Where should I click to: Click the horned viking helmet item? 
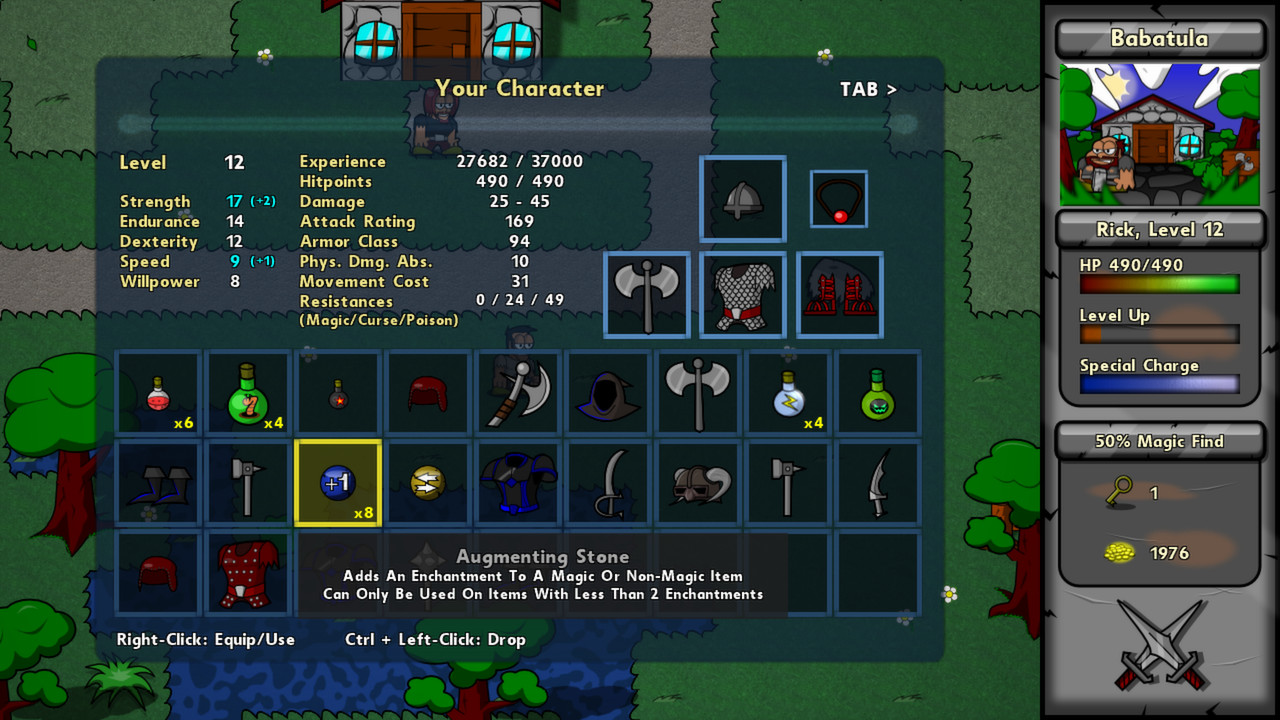click(698, 483)
